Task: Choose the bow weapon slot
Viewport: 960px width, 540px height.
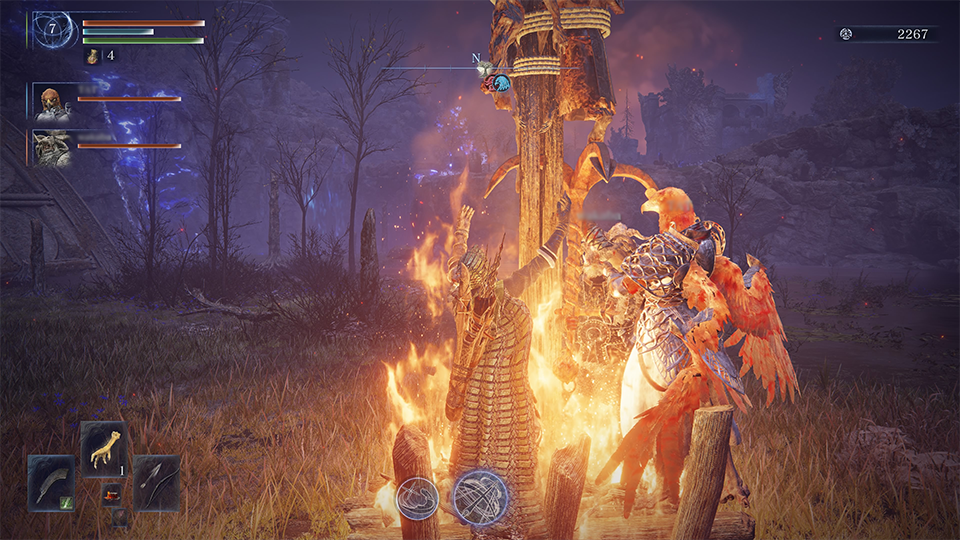Action: (x=156, y=483)
